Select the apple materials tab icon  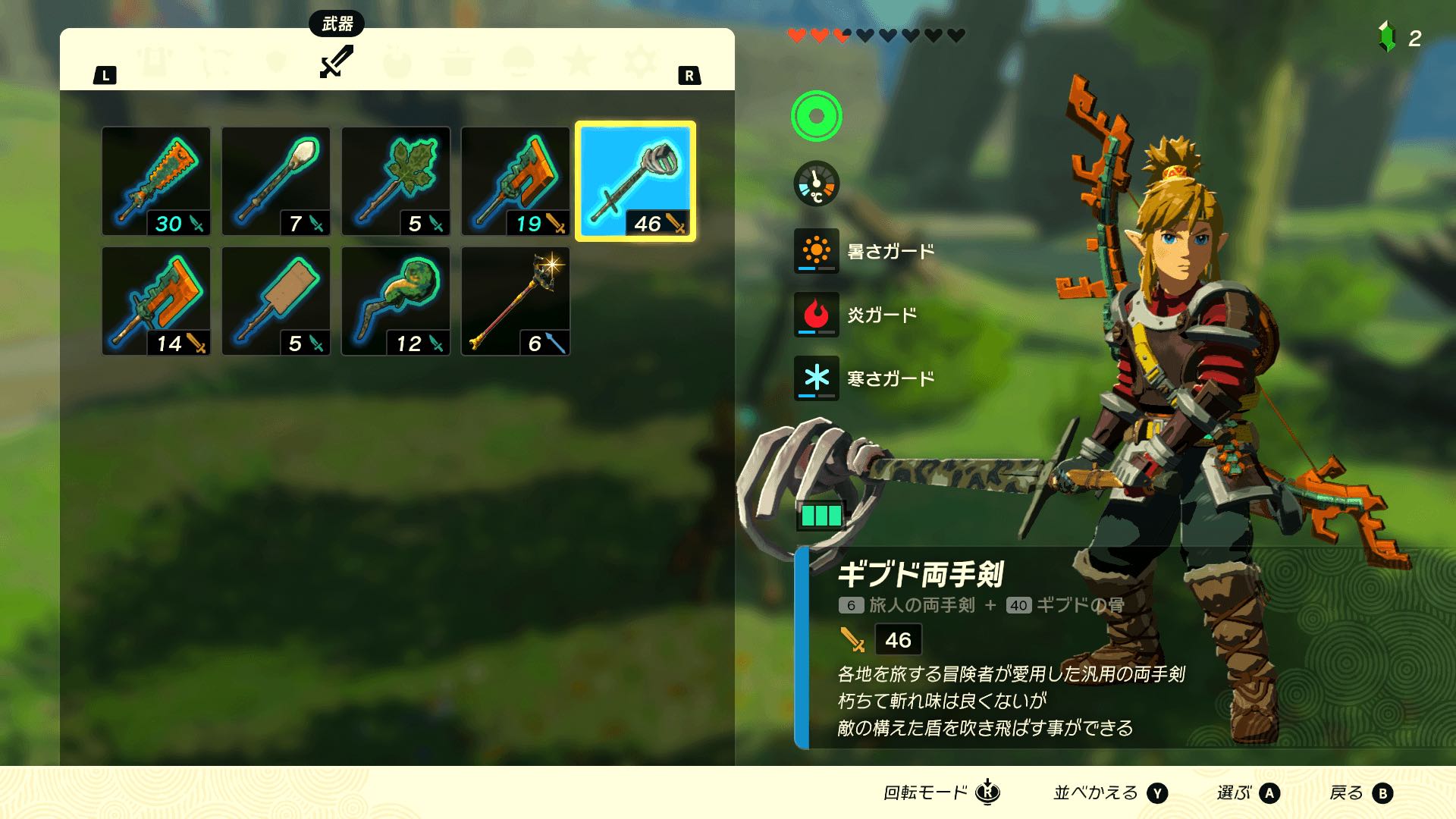pyautogui.click(x=397, y=62)
